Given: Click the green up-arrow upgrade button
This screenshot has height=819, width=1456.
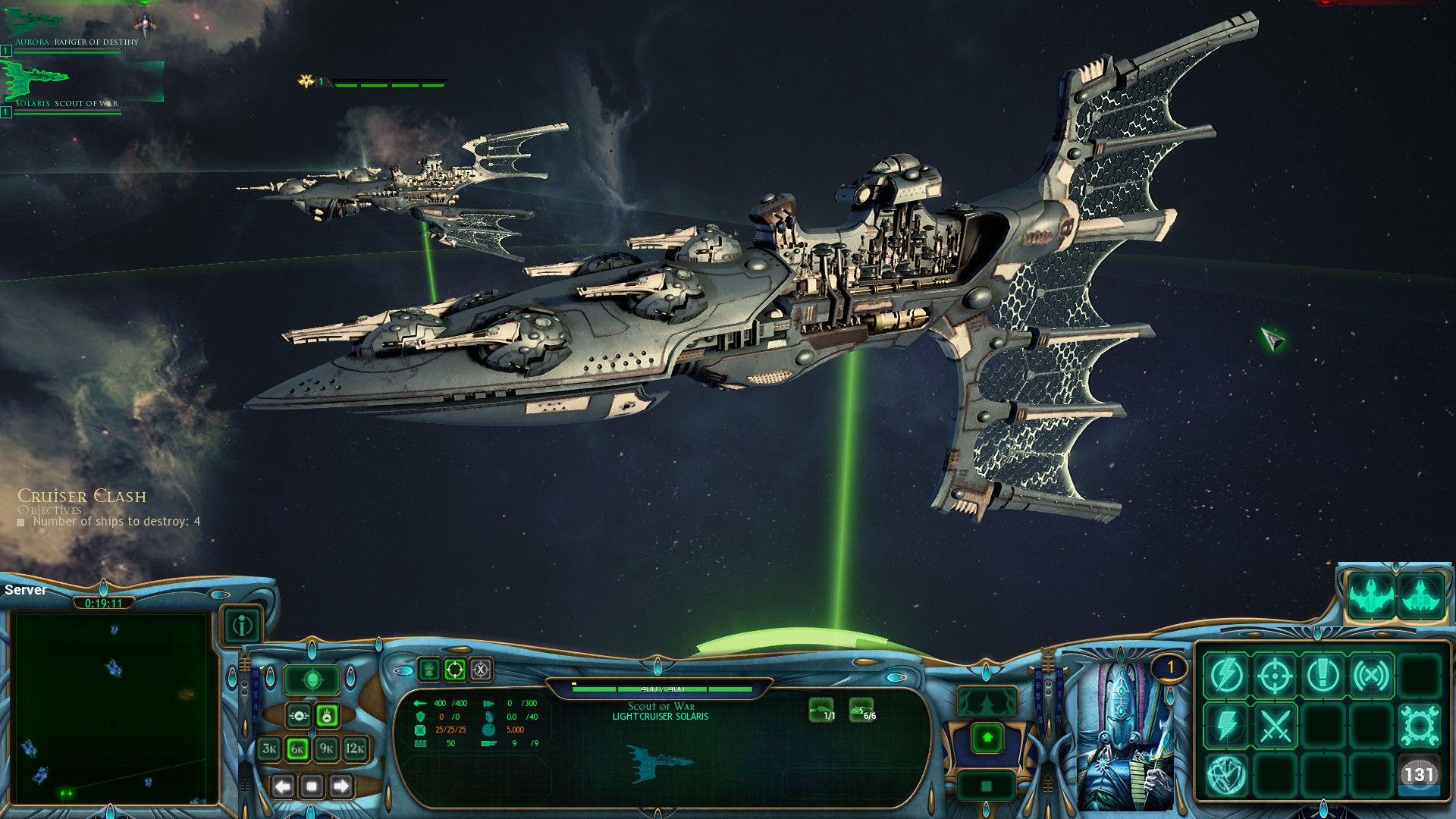Looking at the screenshot, I should 987,737.
